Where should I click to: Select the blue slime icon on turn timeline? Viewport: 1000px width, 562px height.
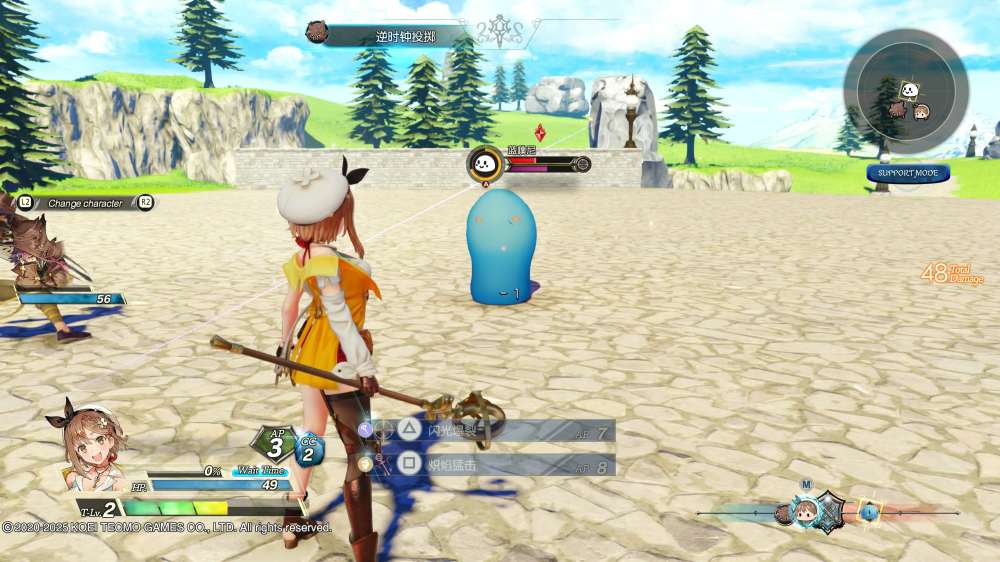(x=870, y=512)
